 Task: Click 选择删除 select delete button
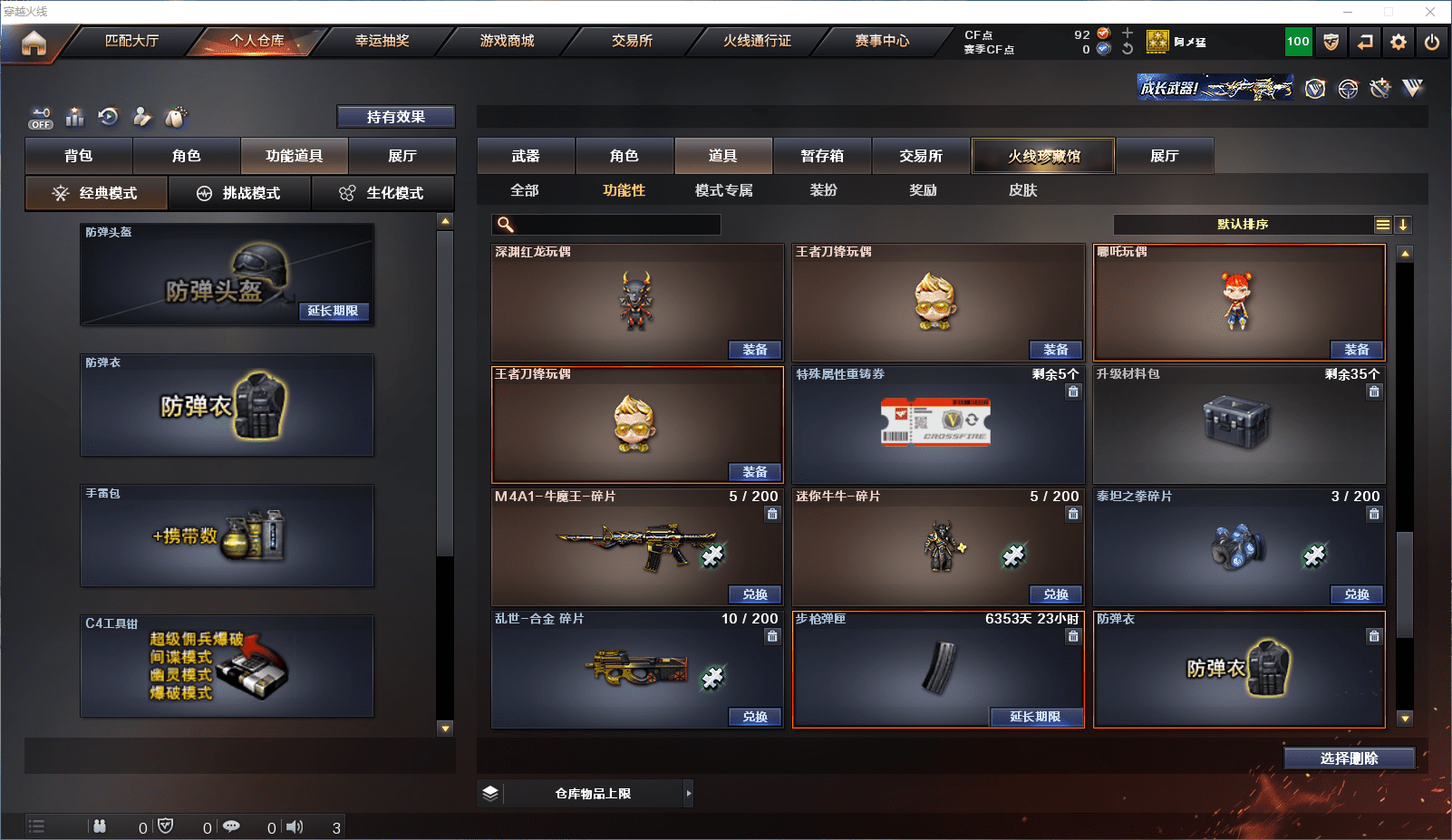[x=1349, y=758]
